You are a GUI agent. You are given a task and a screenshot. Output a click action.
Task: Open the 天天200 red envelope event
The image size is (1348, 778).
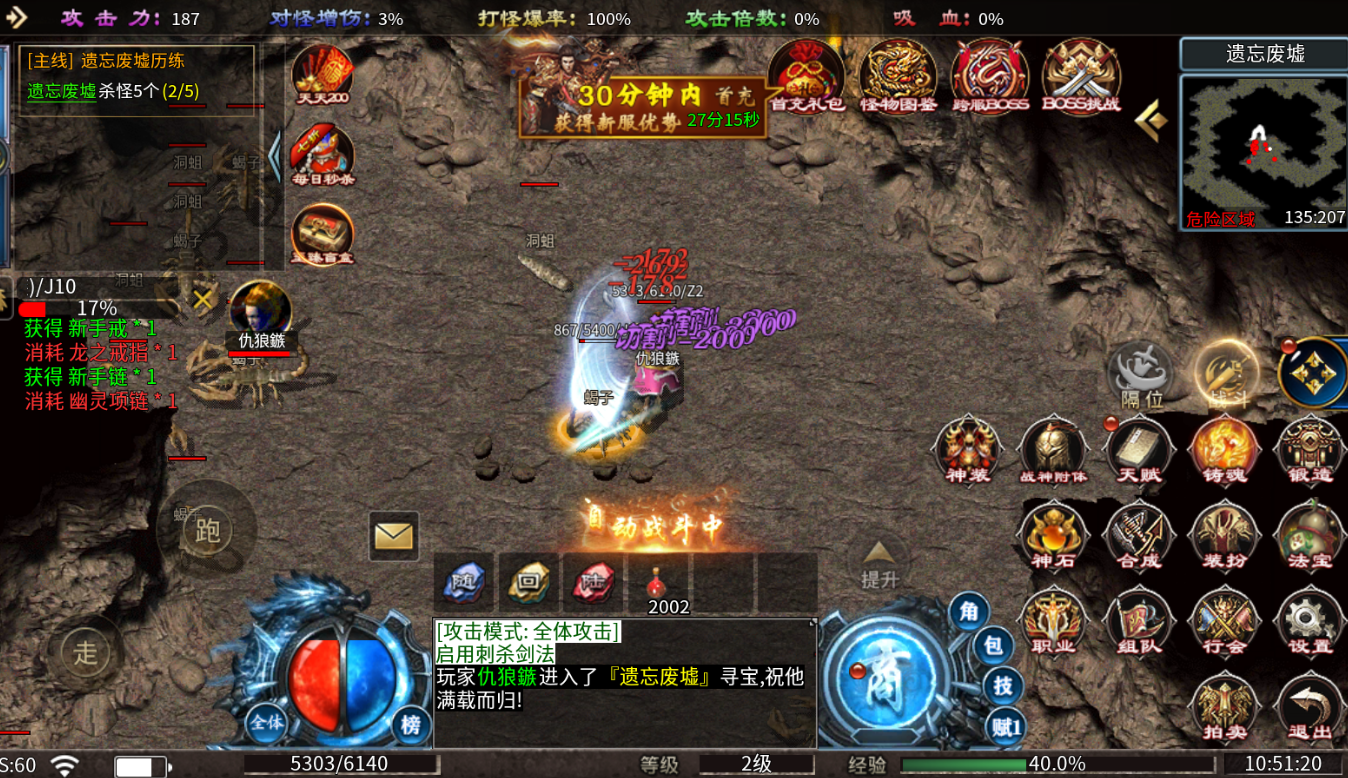(322, 76)
